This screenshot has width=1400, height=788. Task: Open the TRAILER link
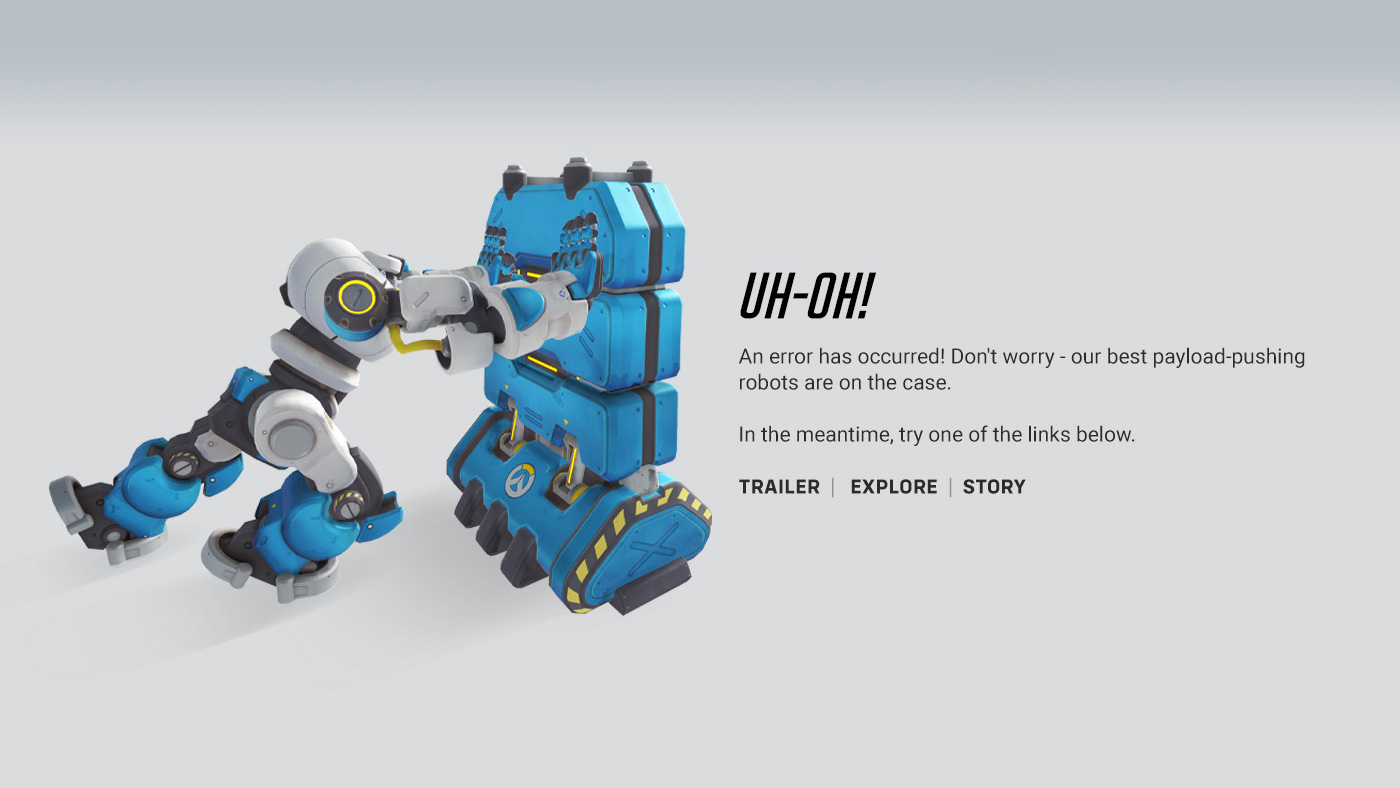point(779,487)
